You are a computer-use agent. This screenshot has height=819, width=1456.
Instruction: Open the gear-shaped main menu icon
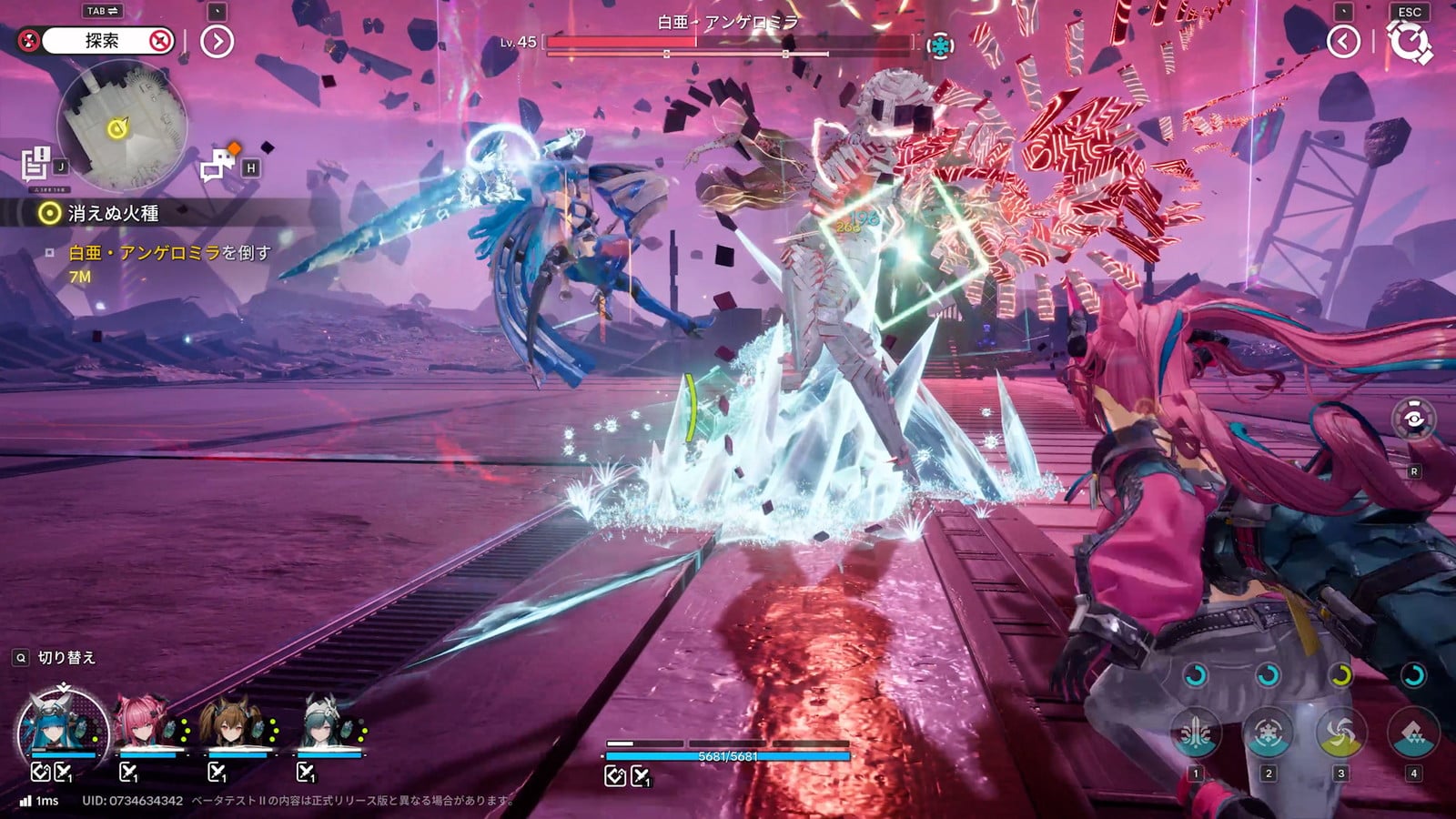pyautogui.click(x=1409, y=43)
